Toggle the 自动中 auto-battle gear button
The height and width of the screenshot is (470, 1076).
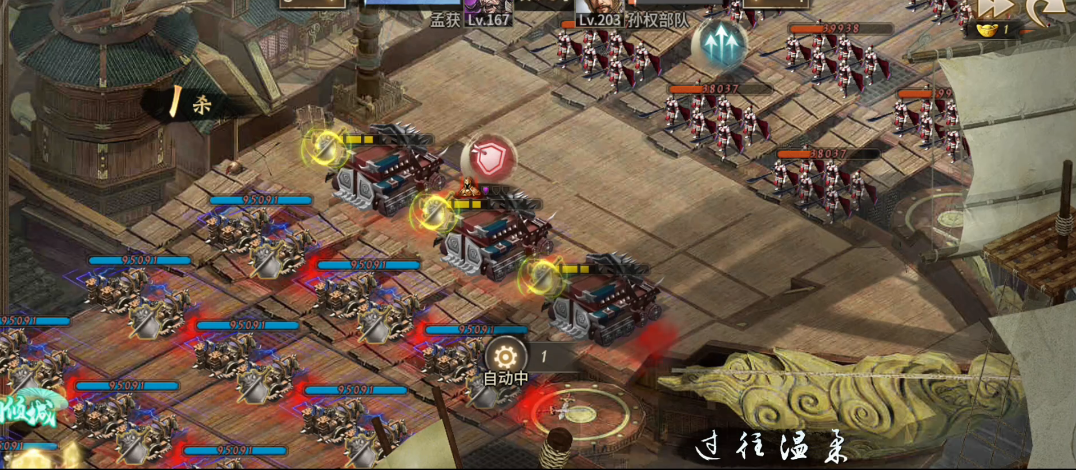click(506, 356)
